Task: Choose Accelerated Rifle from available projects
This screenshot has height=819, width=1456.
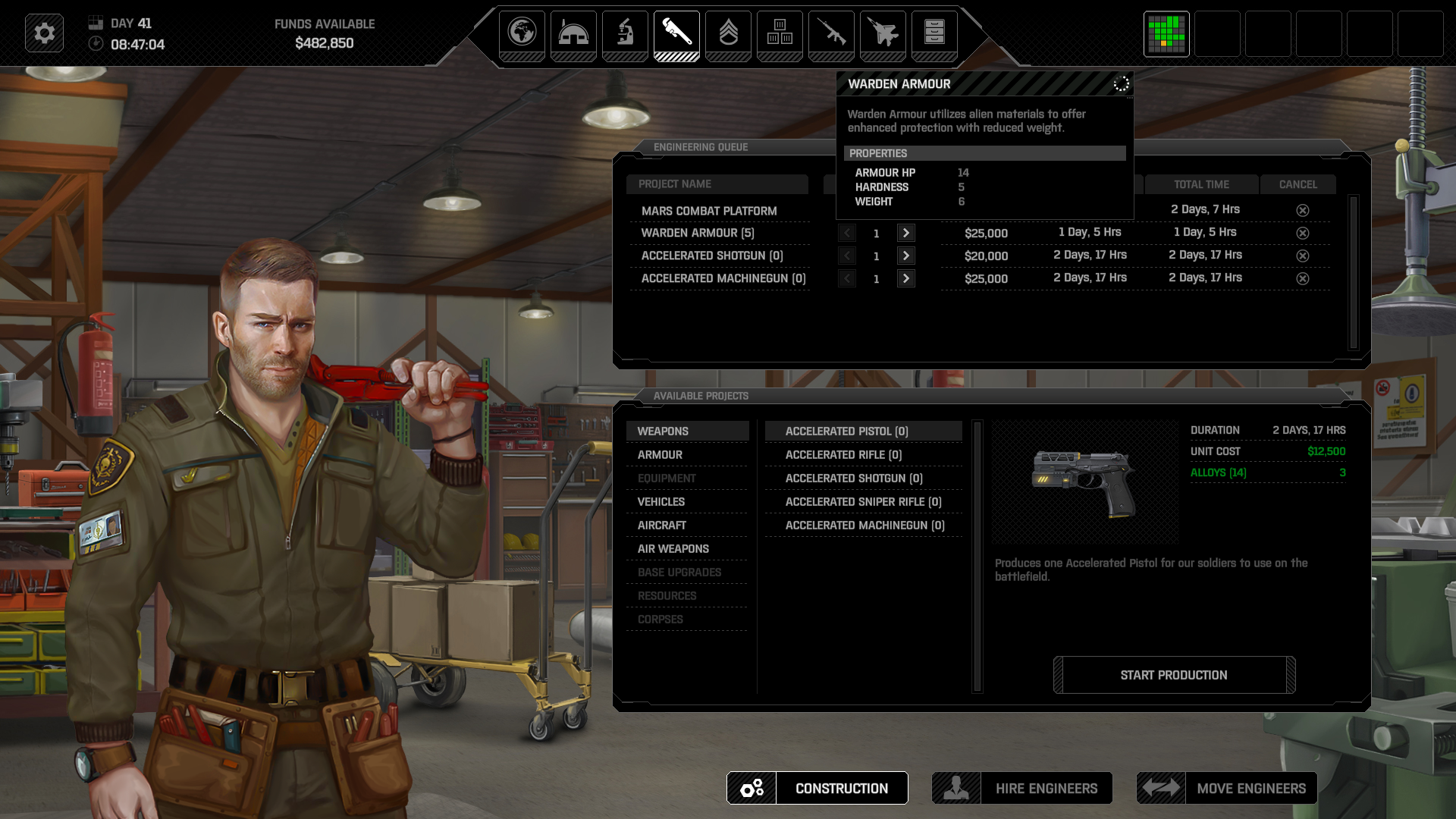Action: click(843, 454)
